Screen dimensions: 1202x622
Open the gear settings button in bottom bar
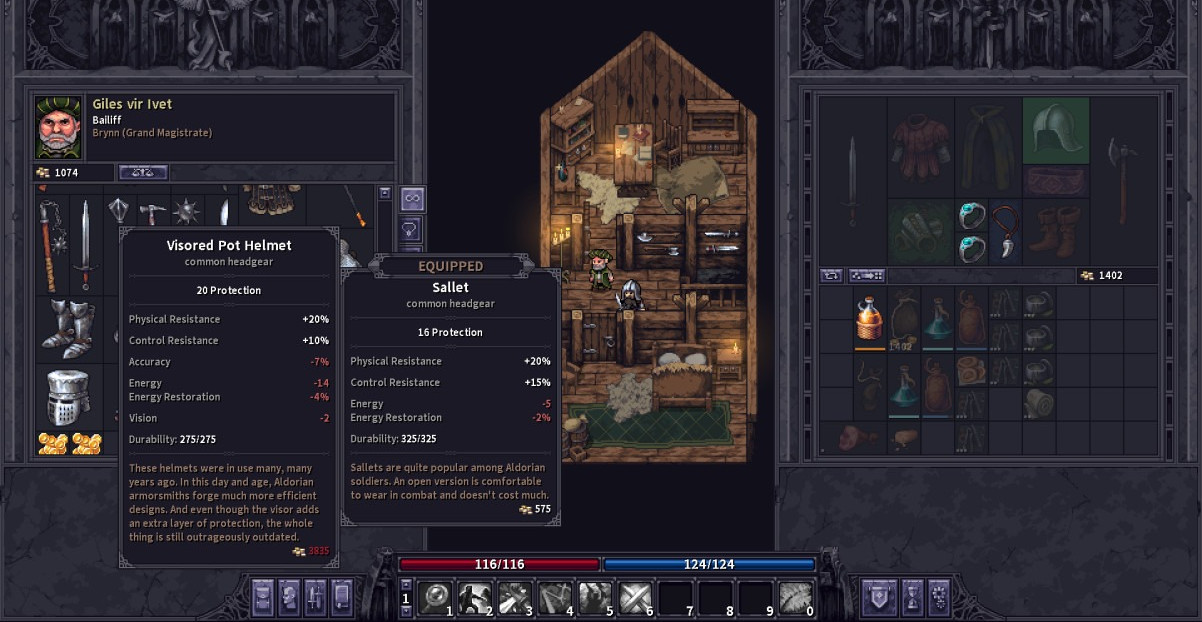pyautogui.click(x=939, y=597)
